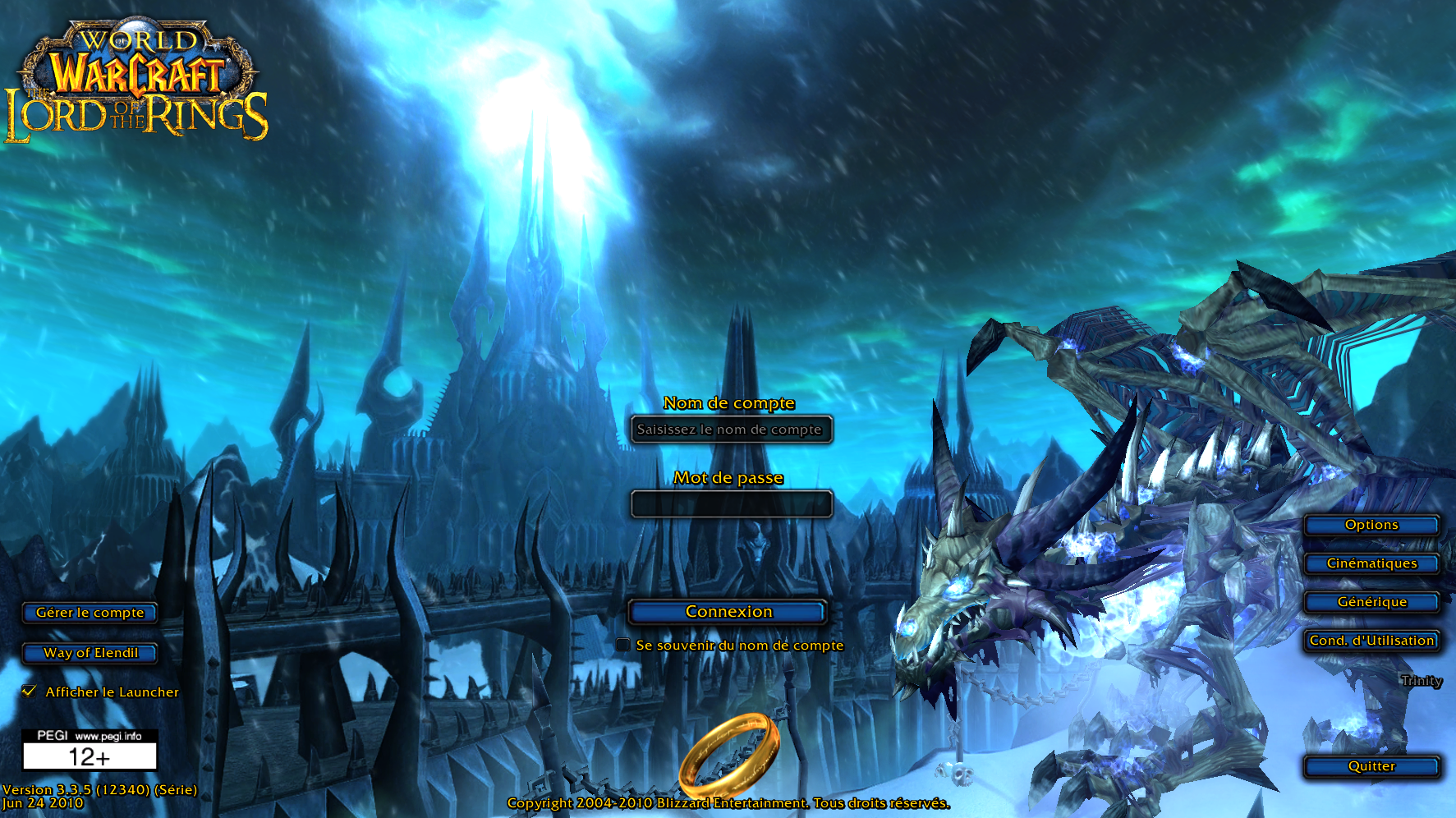Select the Way of Elendil option

pyautogui.click(x=89, y=654)
